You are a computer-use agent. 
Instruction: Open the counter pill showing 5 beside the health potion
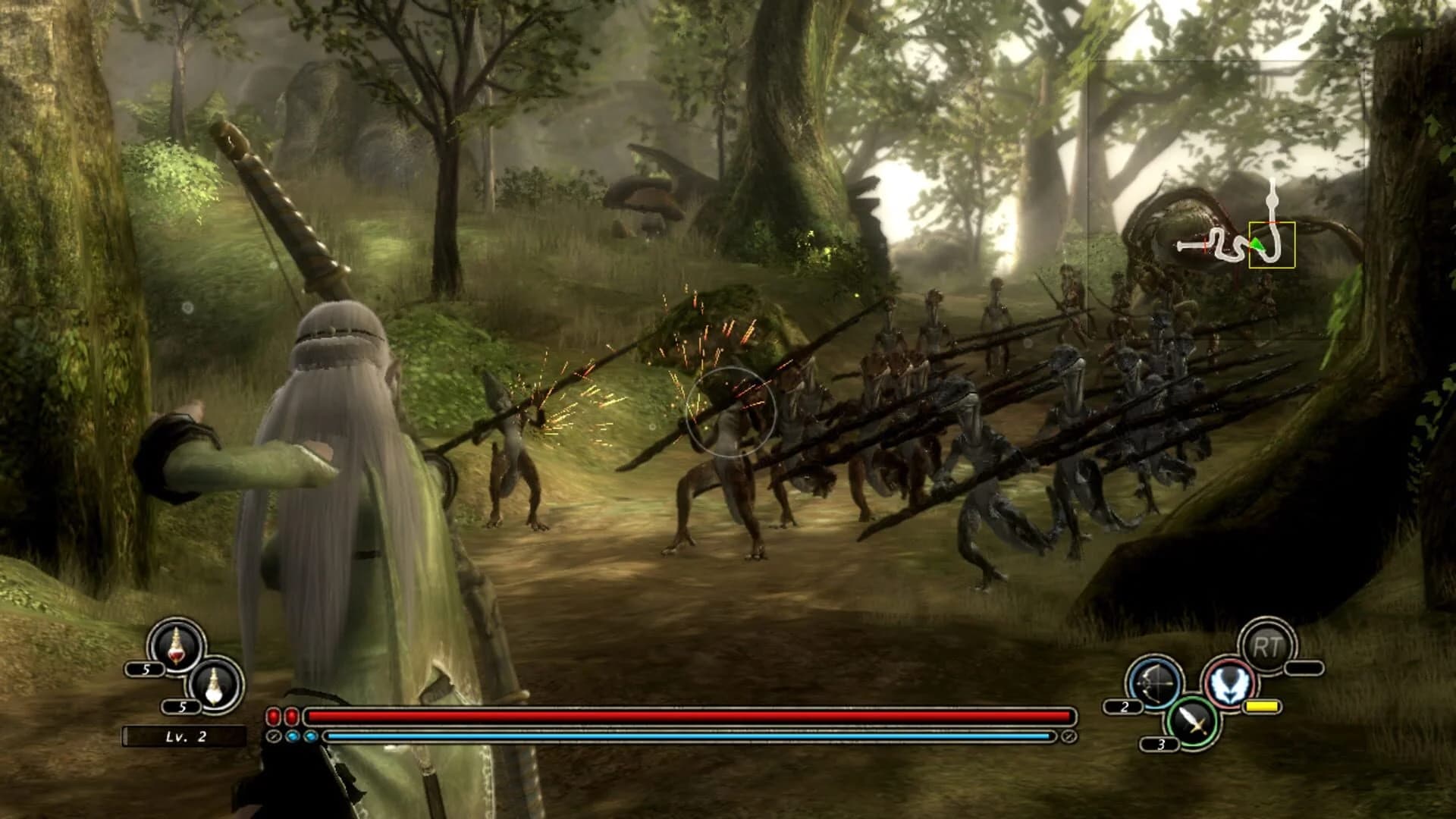coord(146,670)
